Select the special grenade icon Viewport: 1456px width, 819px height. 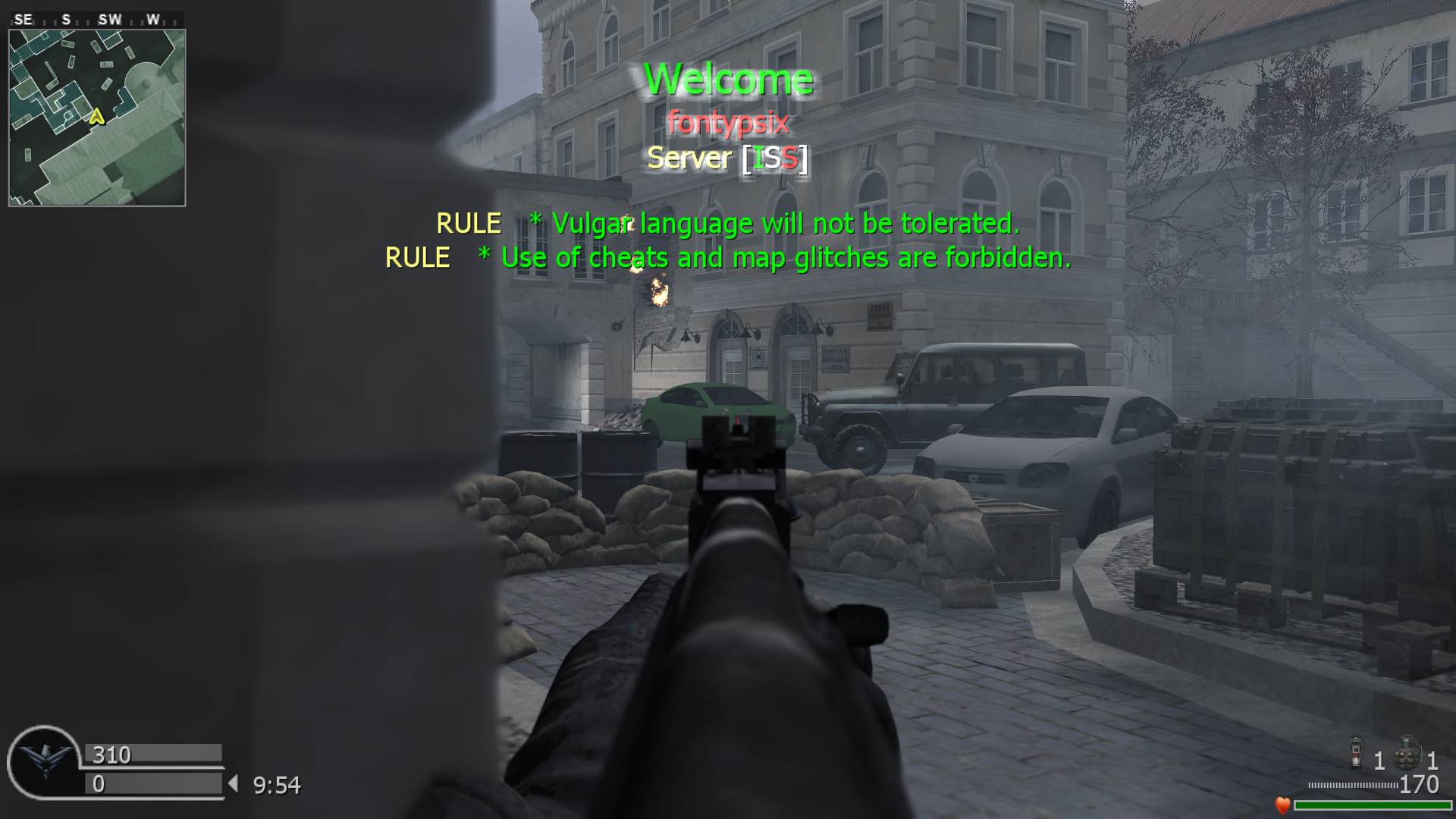point(1356,753)
